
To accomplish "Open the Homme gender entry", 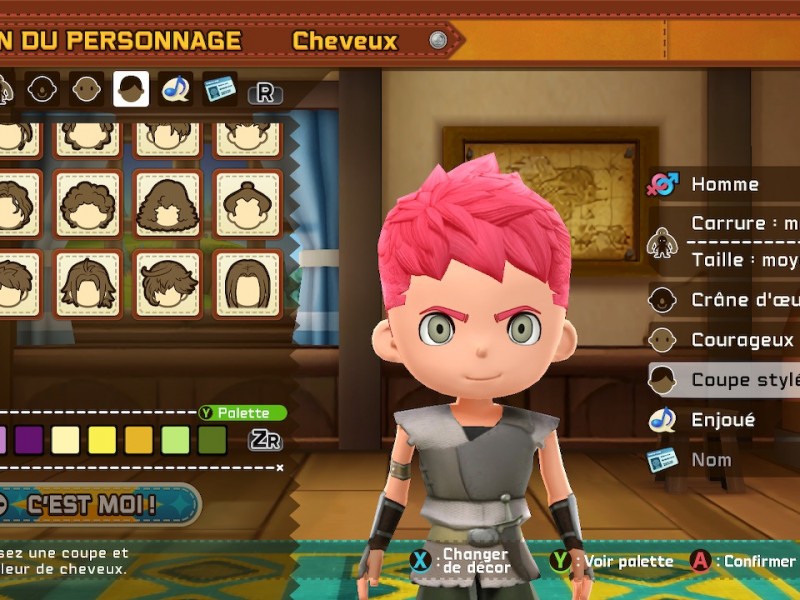I will point(724,184).
